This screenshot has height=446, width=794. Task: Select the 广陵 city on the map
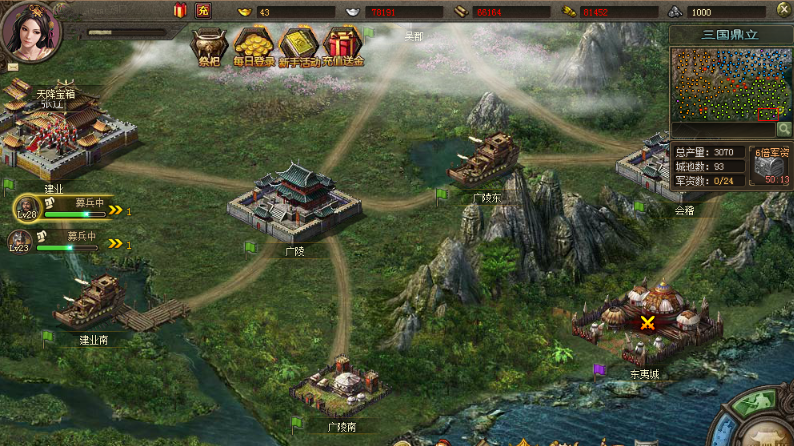294,202
